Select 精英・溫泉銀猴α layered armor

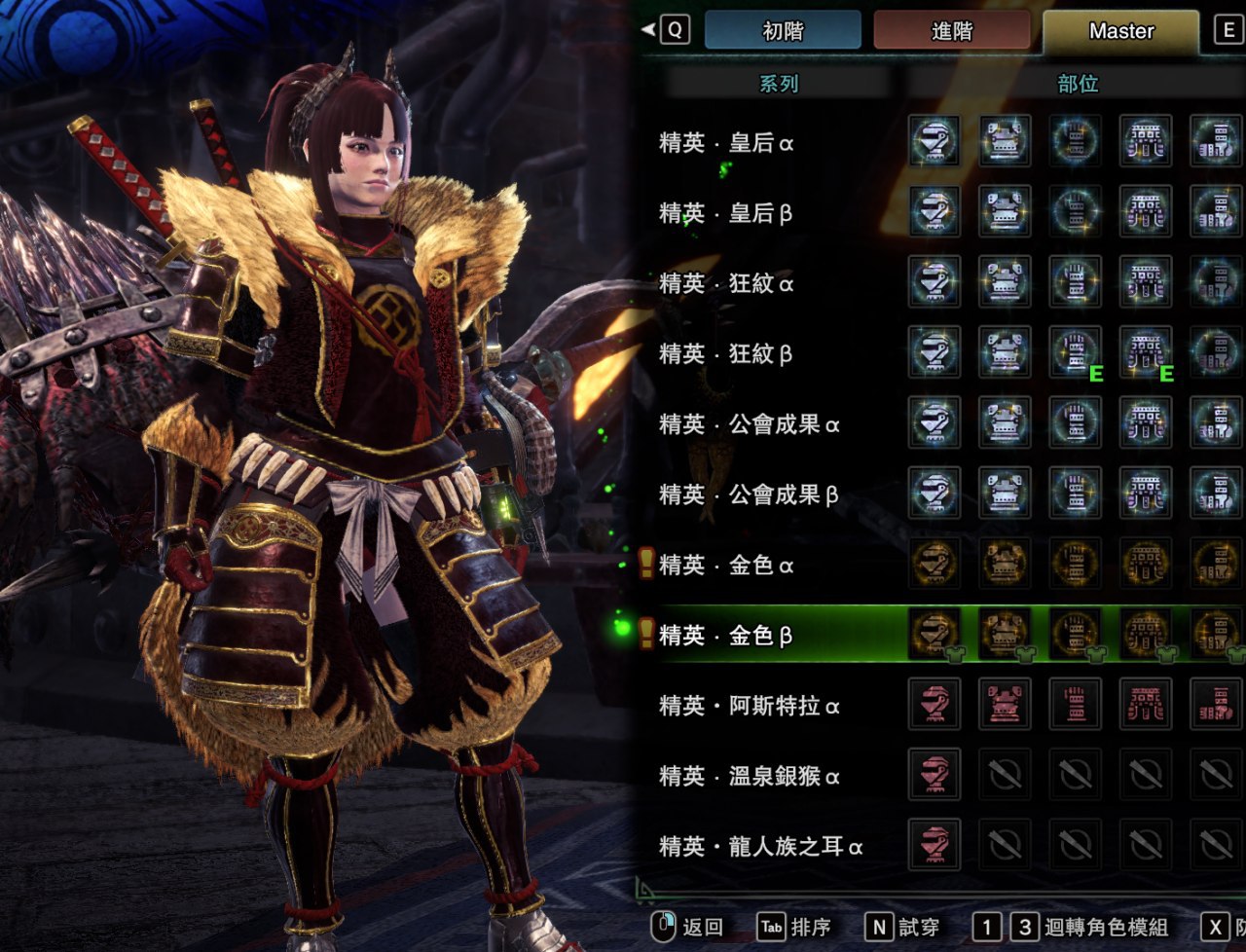[750, 776]
